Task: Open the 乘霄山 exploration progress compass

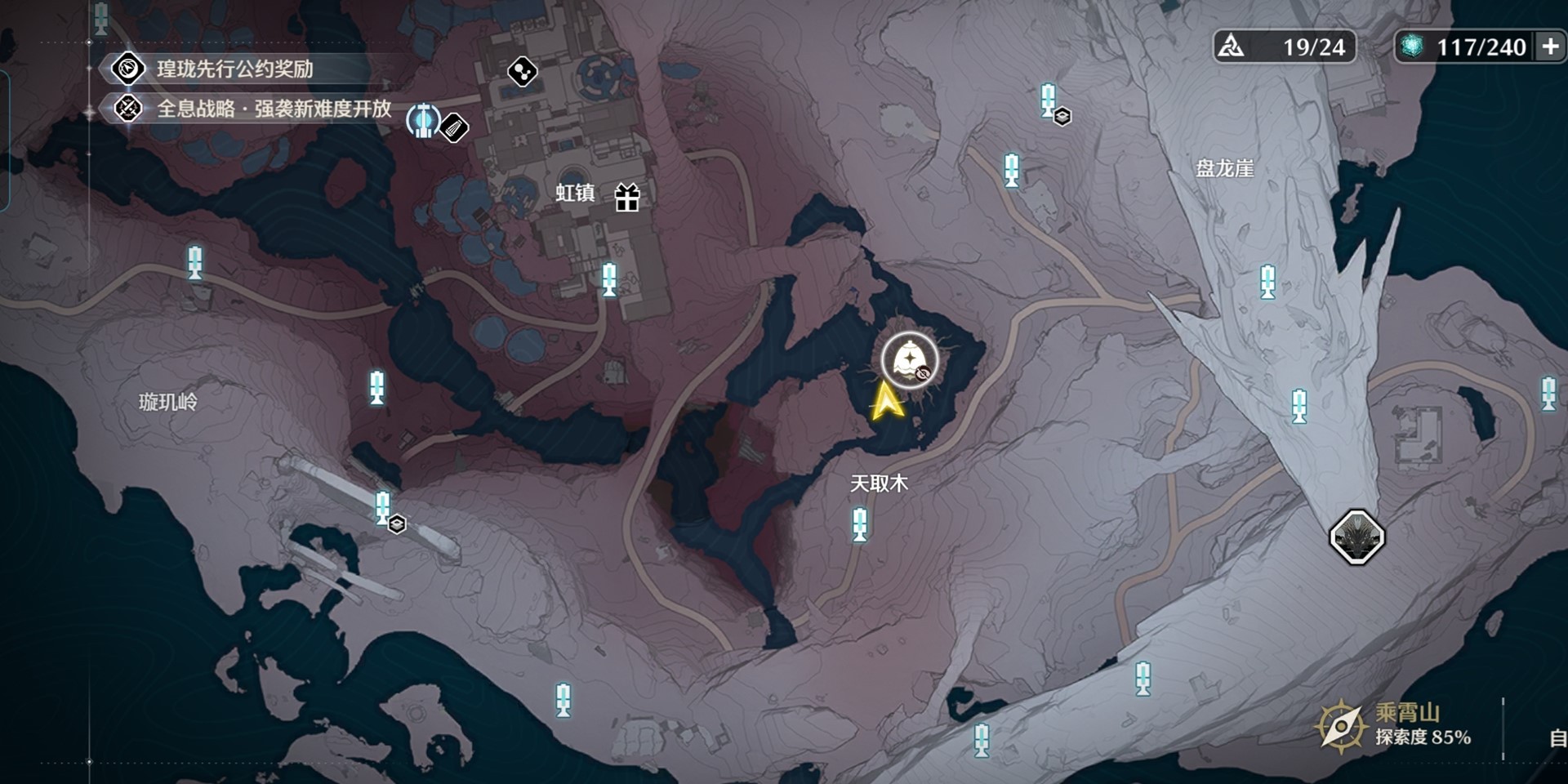Action: click(x=1340, y=725)
